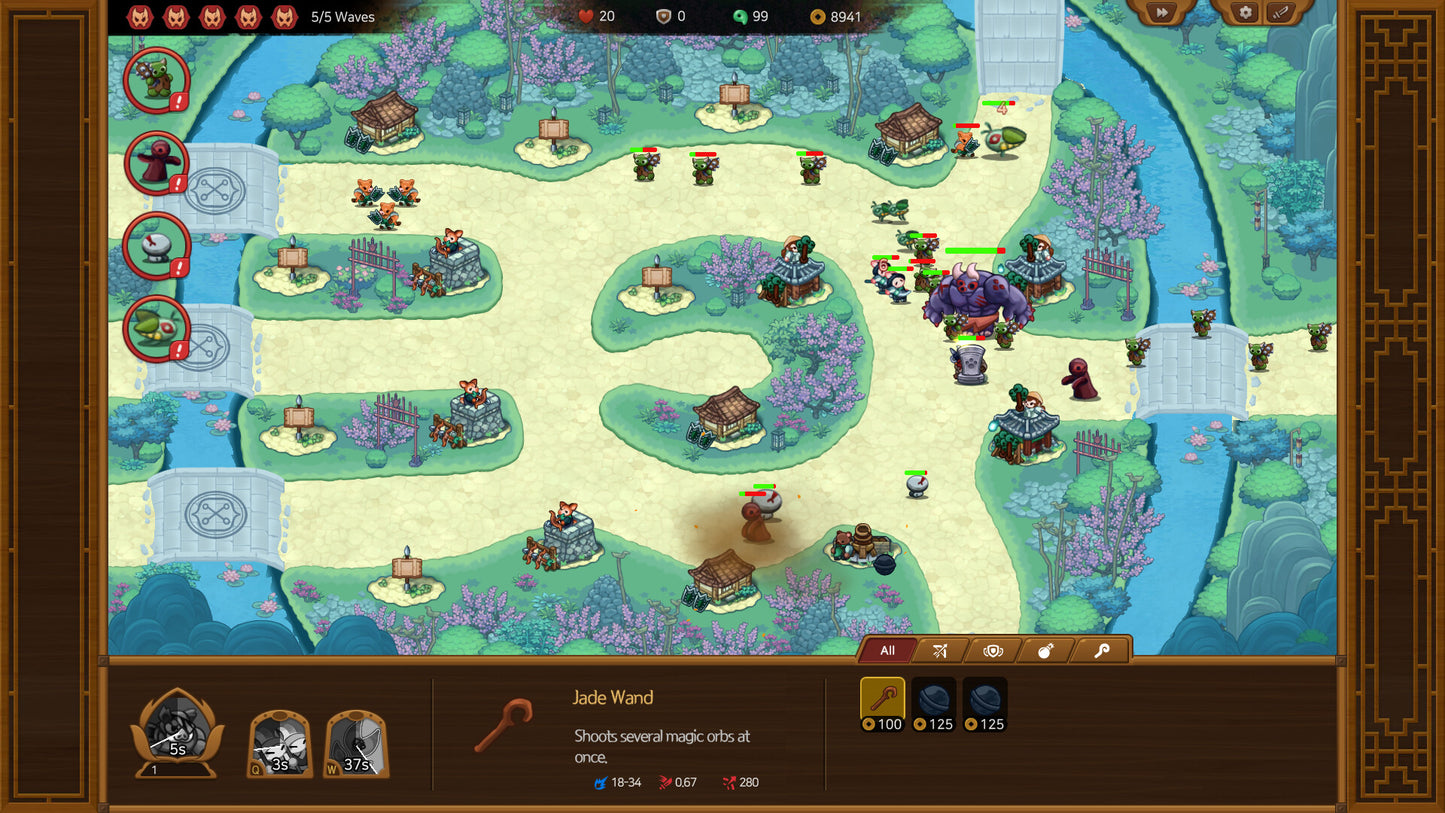Switch to the All tab
Image resolution: width=1445 pixels, height=813 pixels.
tap(887, 651)
